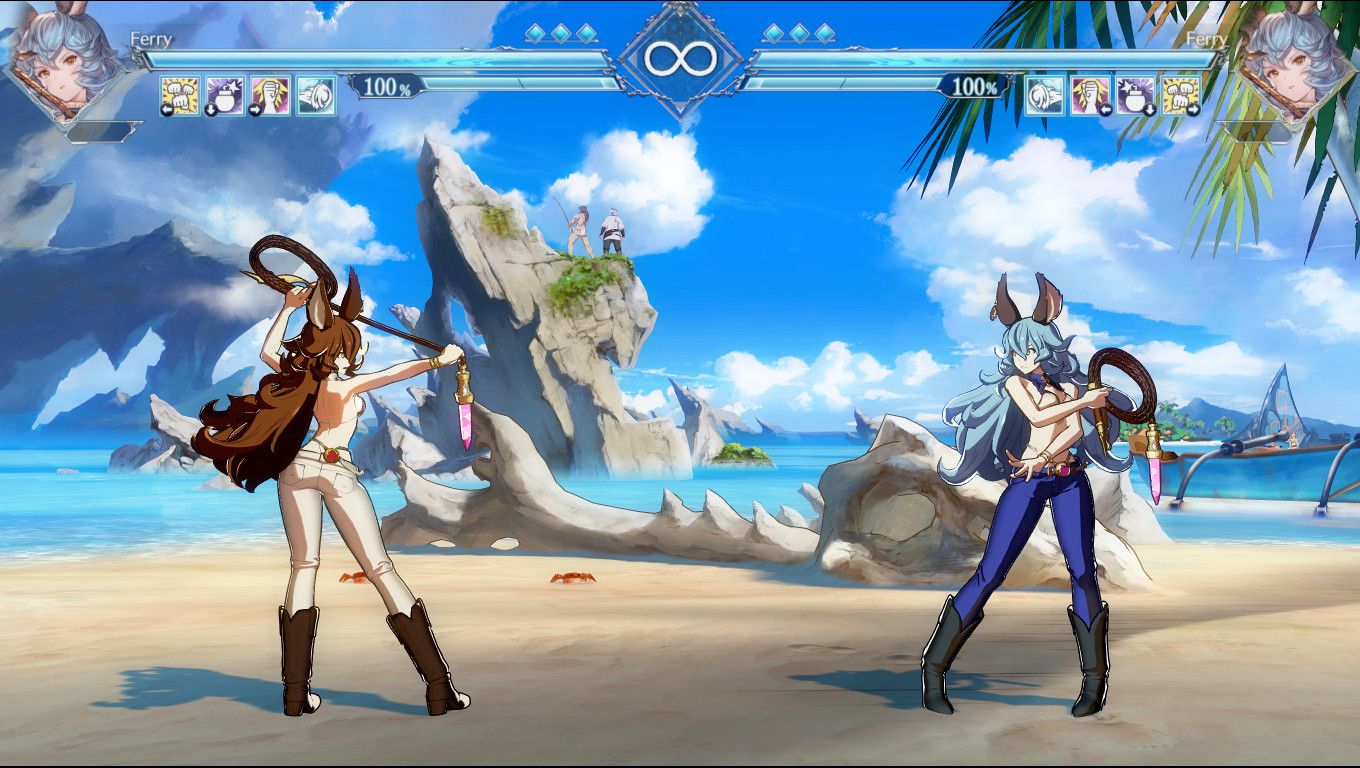The image size is (1360, 768).
Task: Select Player 2's bomblet skill icon
Action: [x=1136, y=95]
